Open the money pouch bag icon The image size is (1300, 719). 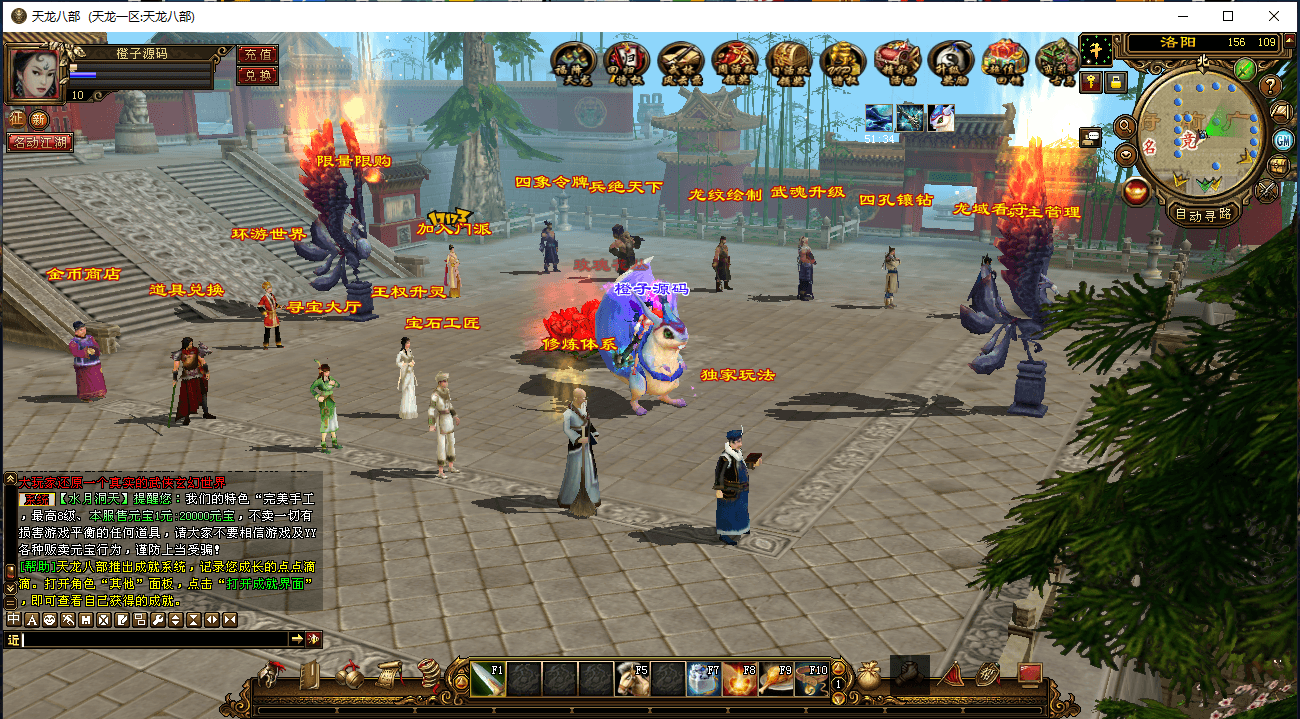coord(868,677)
